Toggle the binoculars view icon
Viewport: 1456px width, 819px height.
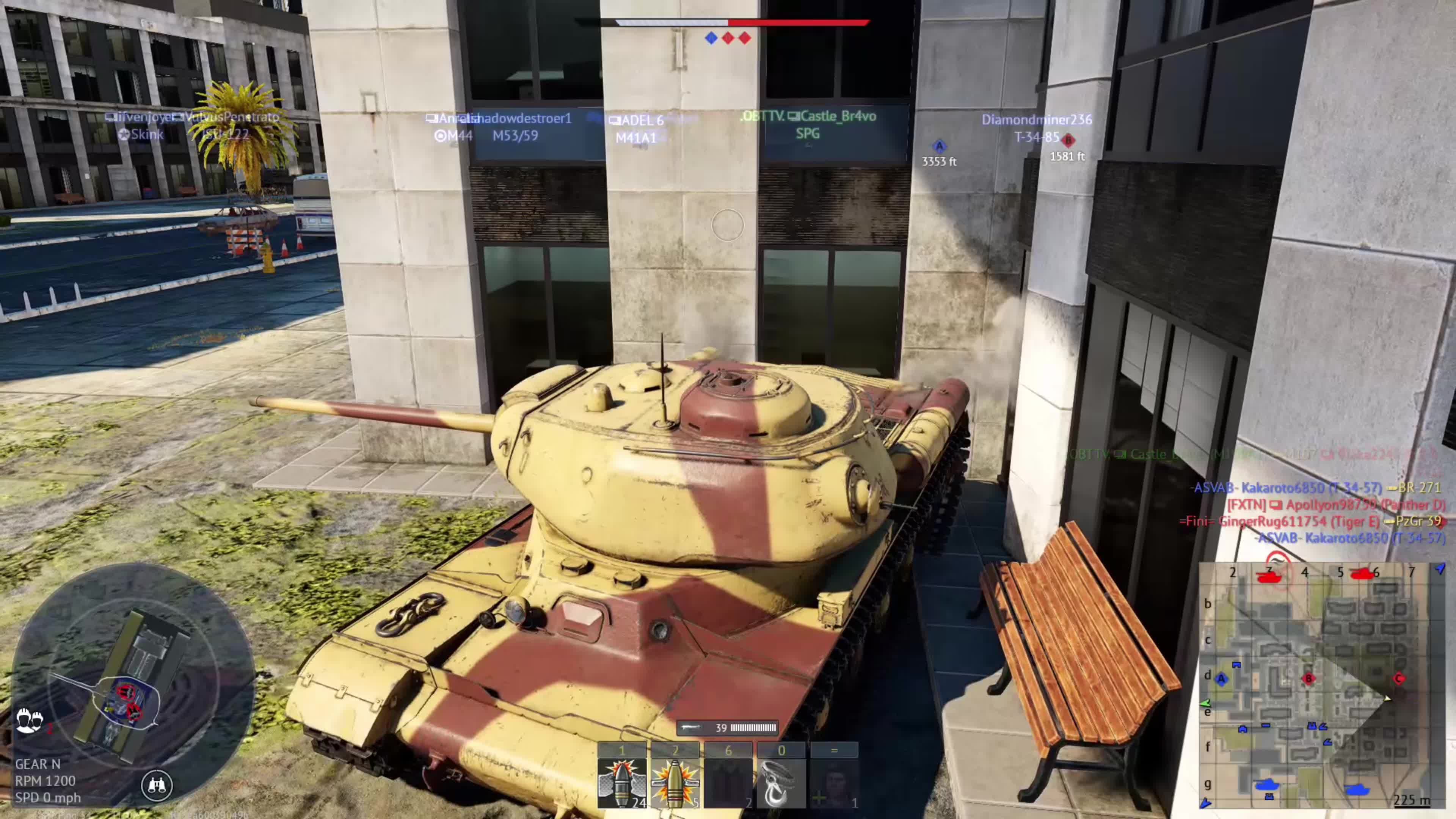(157, 784)
